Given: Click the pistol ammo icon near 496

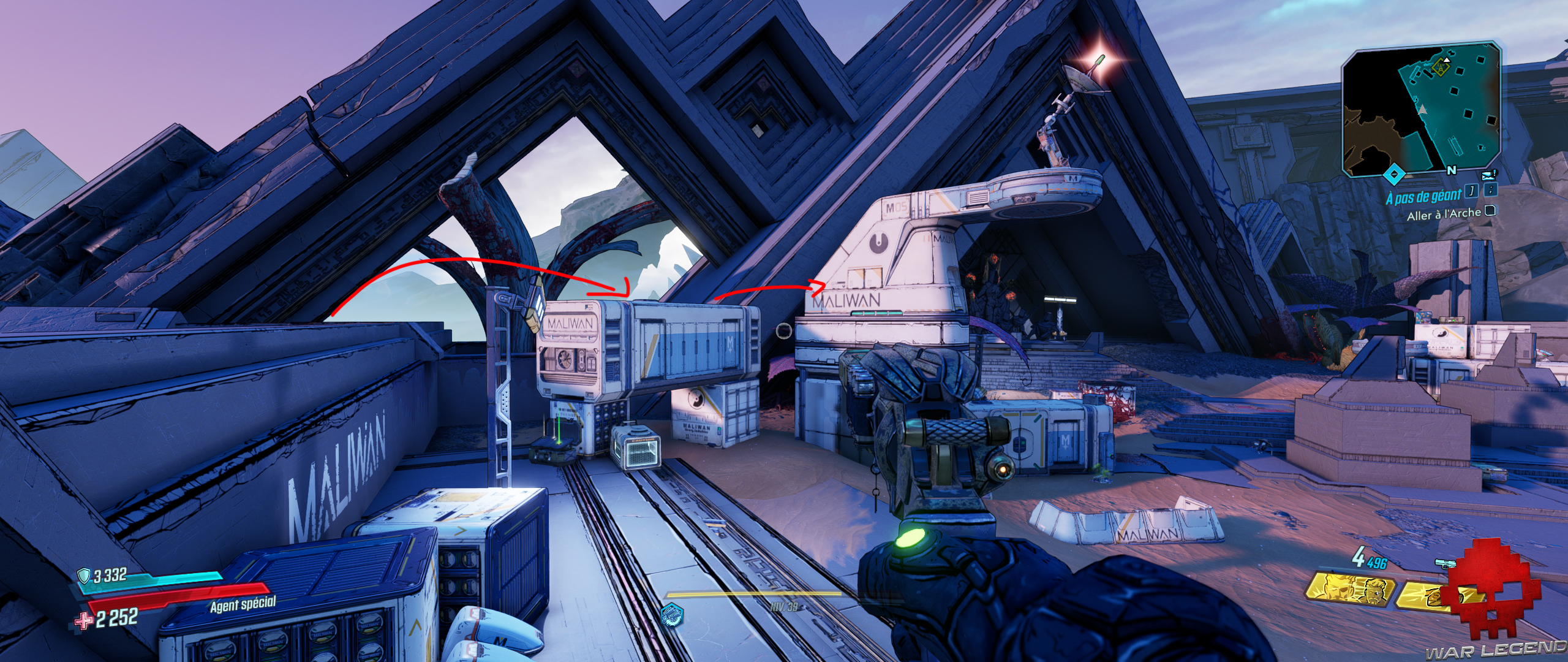Looking at the screenshot, I should (1447, 564).
